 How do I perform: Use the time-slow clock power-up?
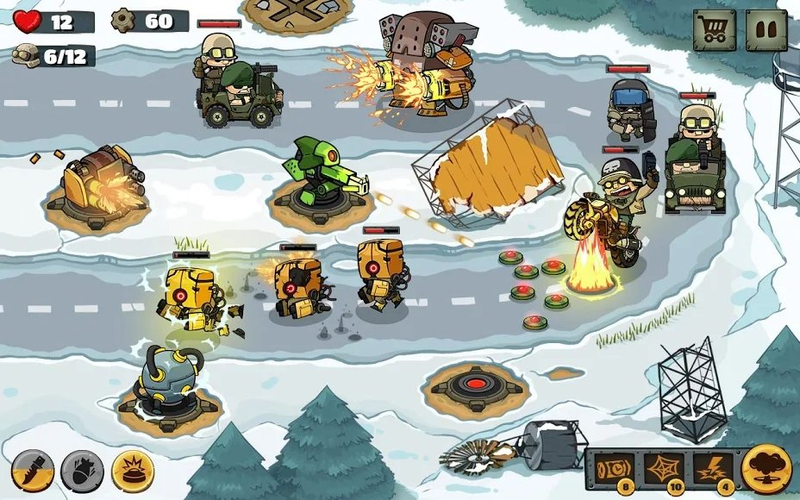(x=612, y=469)
